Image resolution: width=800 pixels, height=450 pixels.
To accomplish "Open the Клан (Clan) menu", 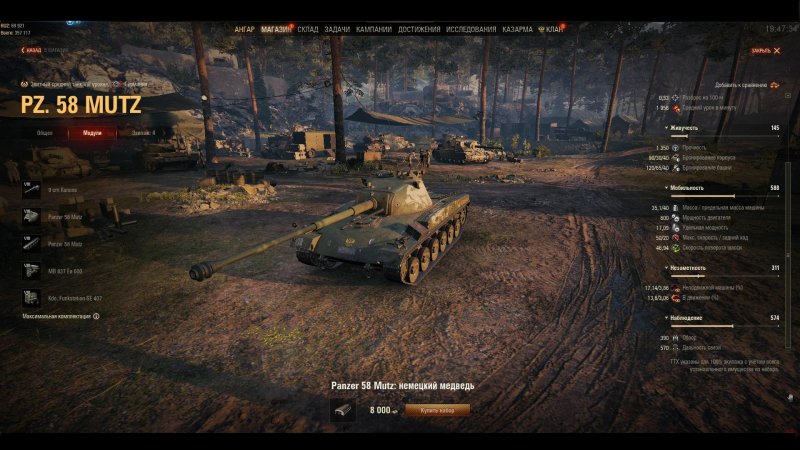I will pyautogui.click(x=553, y=29).
